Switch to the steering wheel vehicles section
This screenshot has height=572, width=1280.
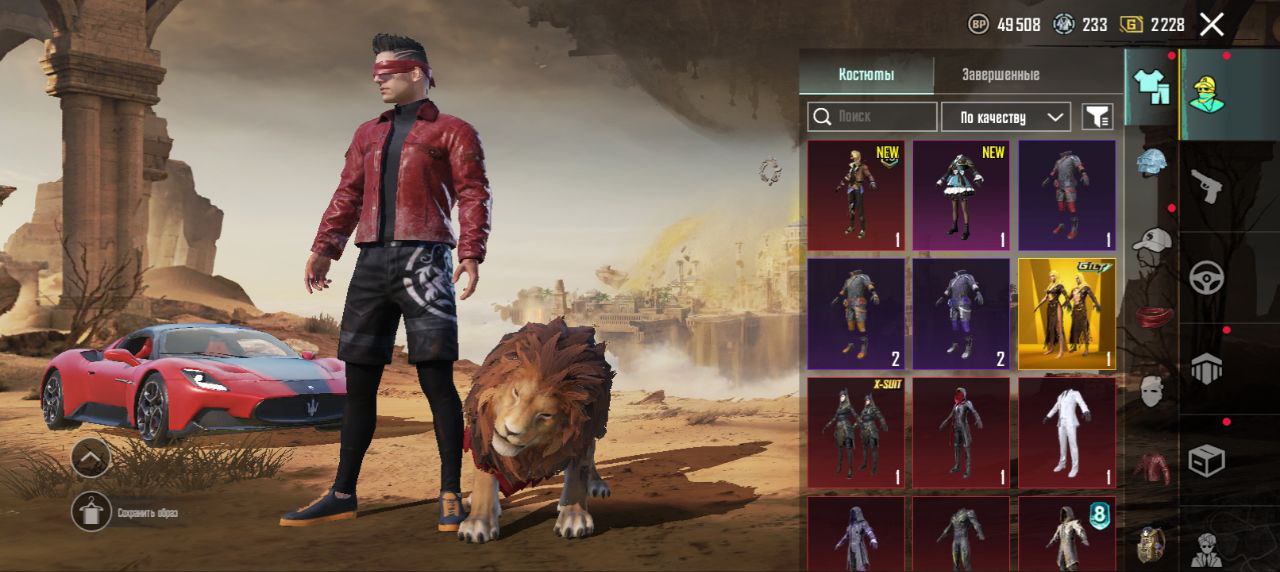[1206, 277]
